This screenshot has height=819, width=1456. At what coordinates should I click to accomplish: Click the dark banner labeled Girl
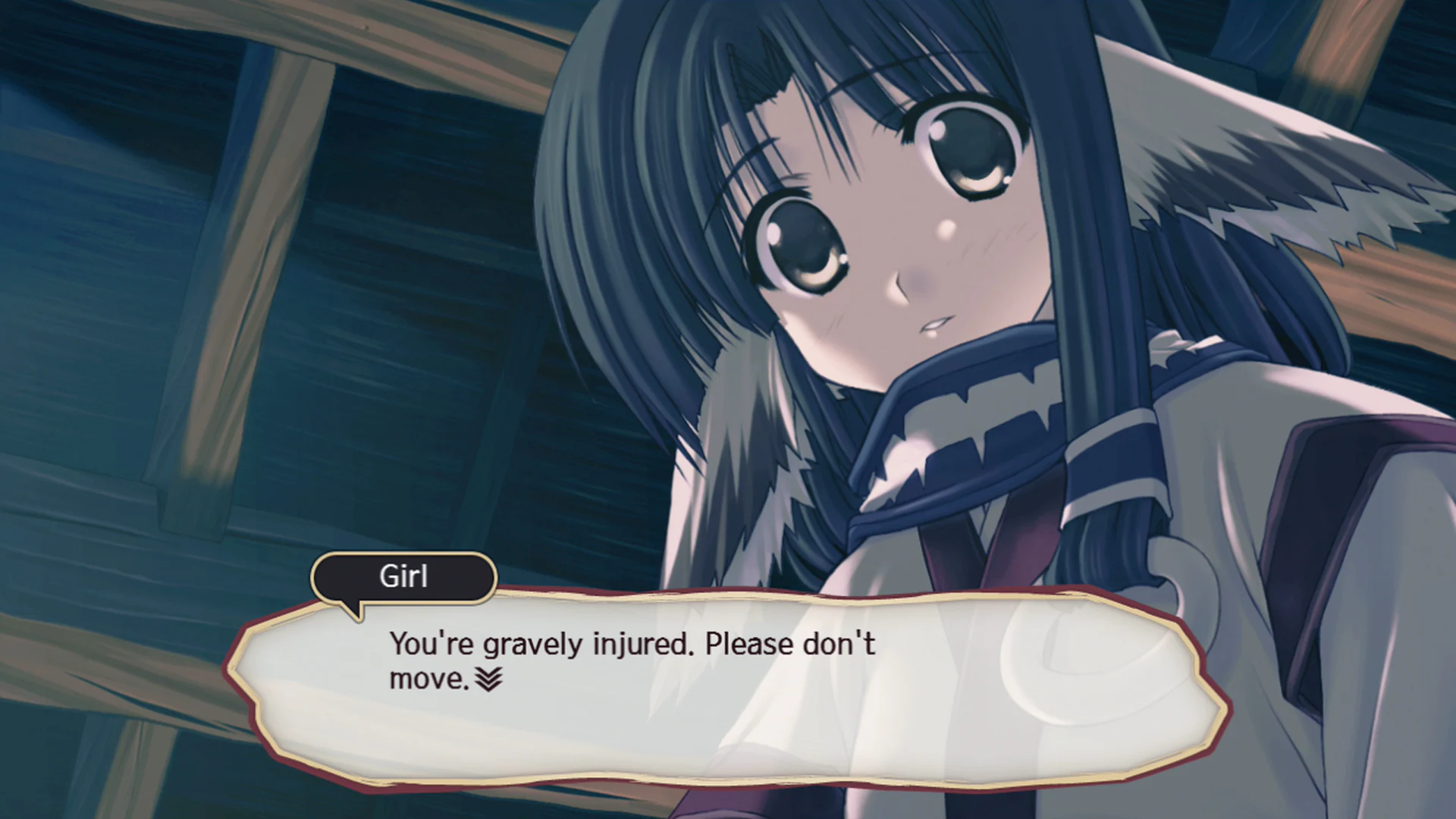[404, 577]
